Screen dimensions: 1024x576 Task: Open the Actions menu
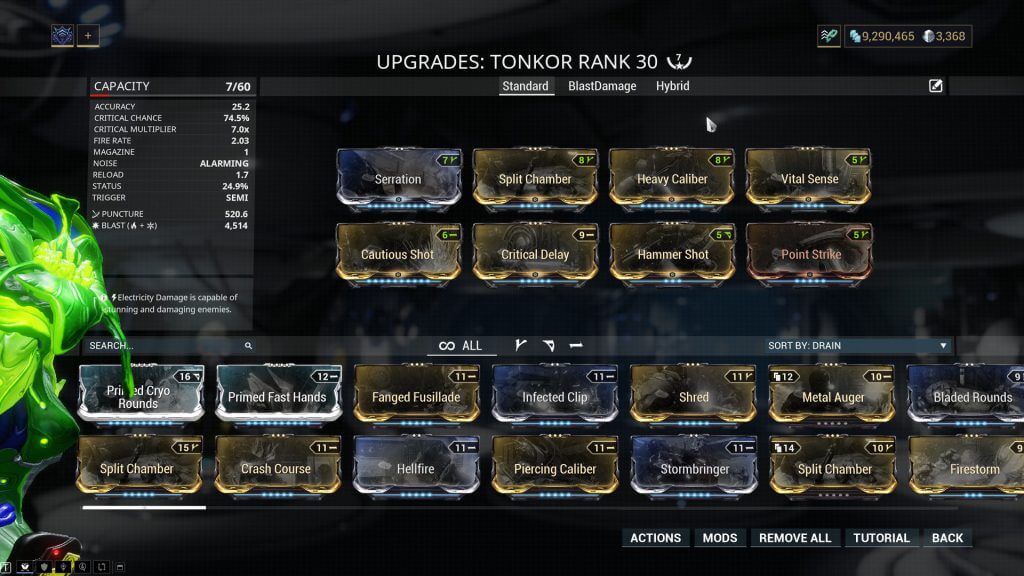tap(655, 538)
